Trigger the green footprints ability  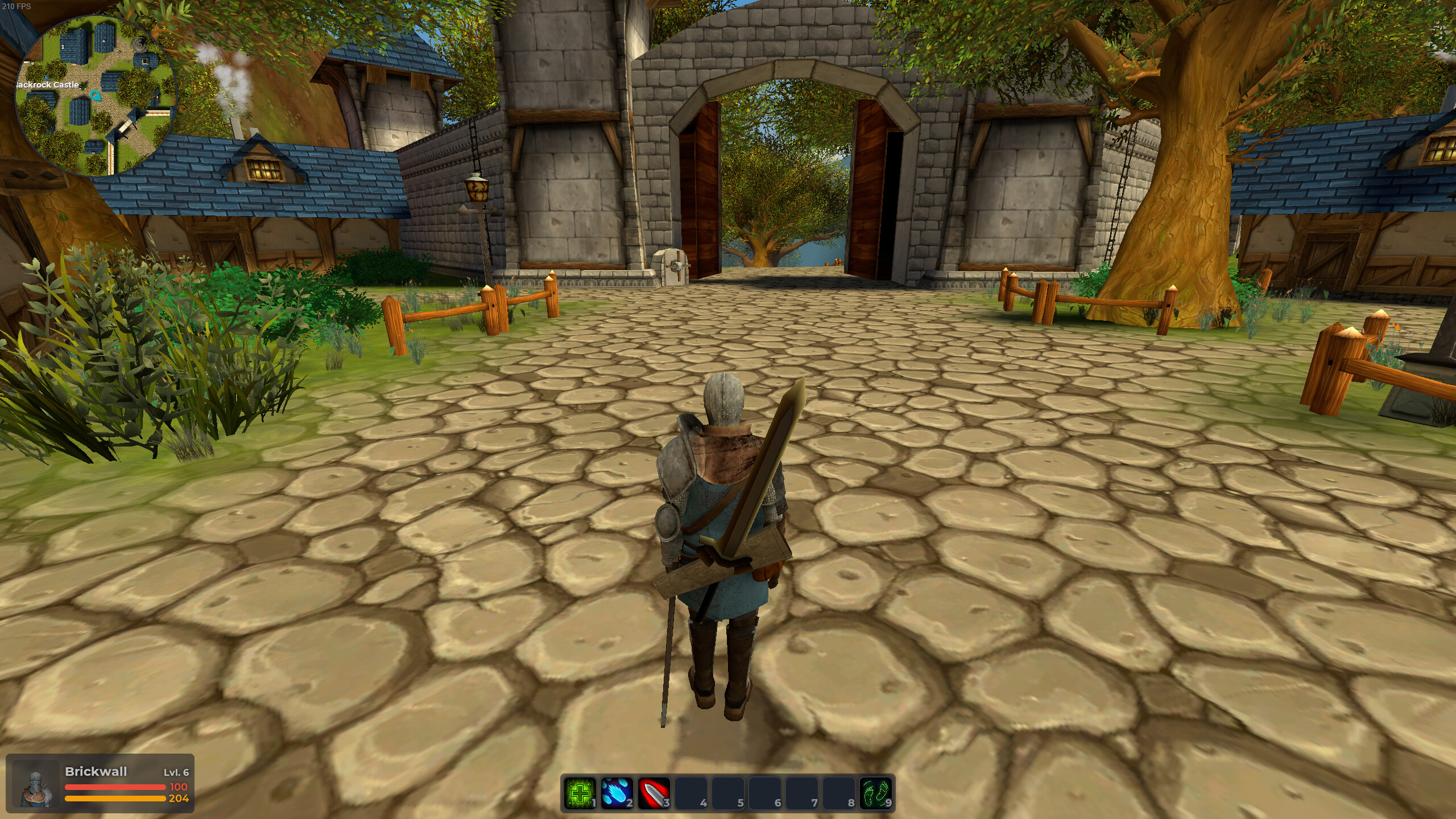pos(876,793)
